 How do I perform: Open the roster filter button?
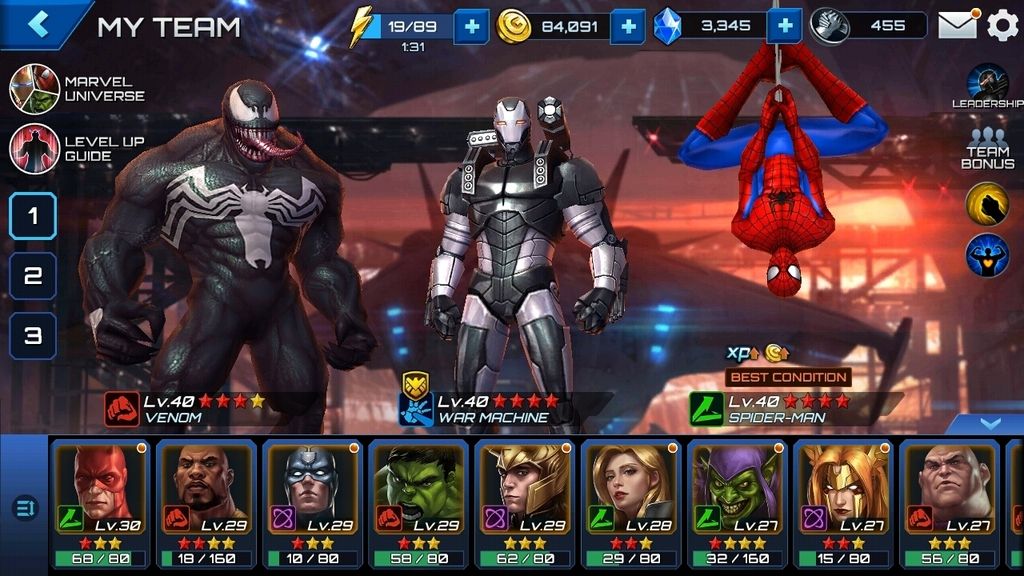tap(25, 508)
